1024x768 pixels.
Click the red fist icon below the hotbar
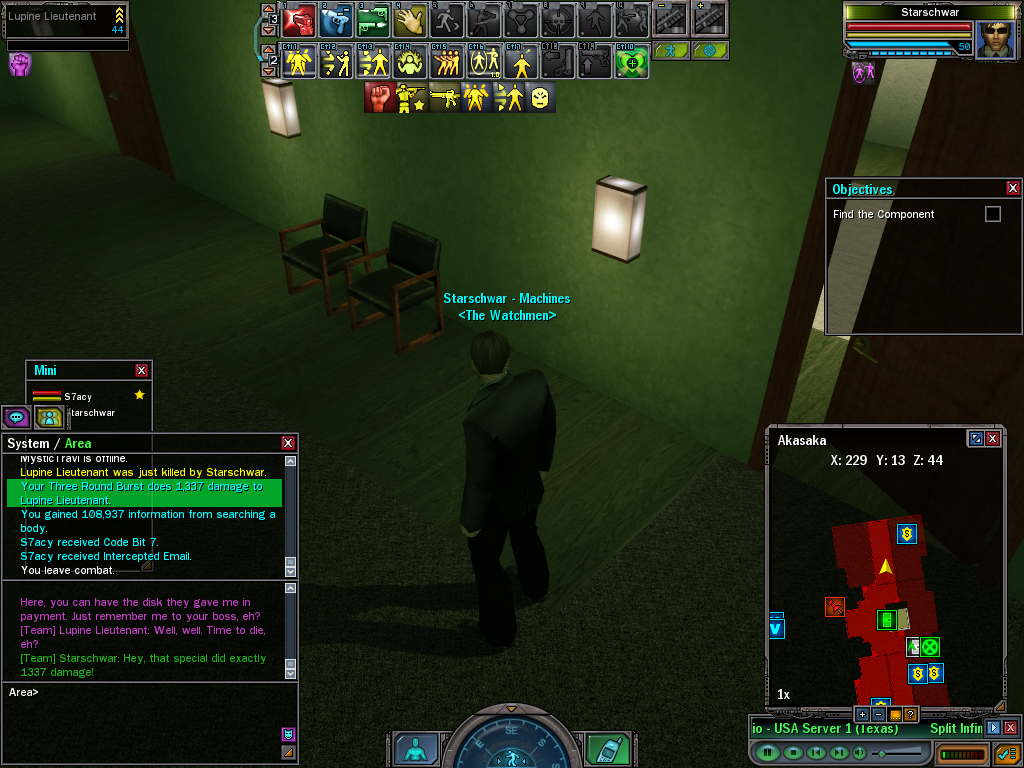[379, 97]
